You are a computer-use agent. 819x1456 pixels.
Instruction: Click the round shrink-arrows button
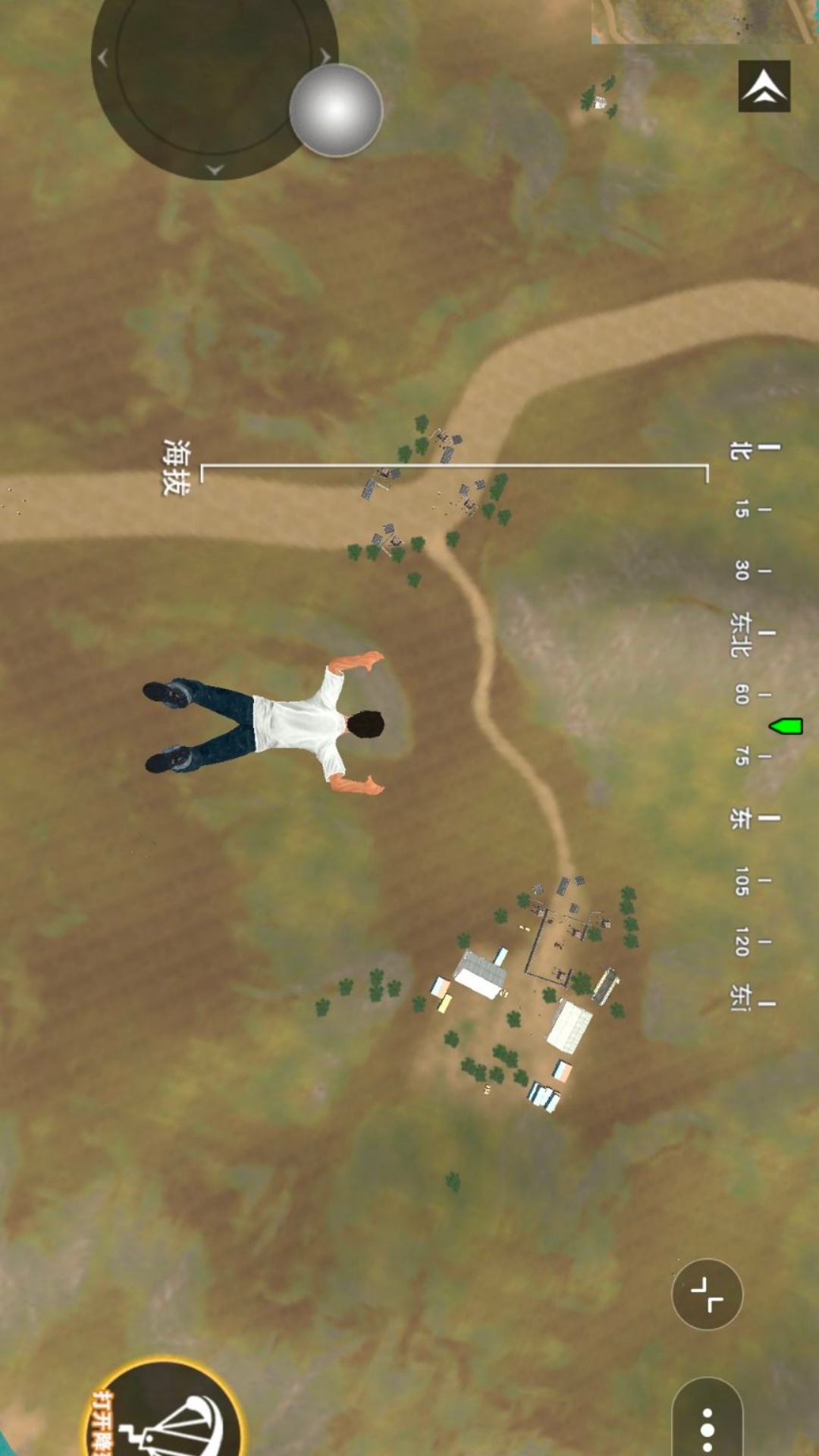coord(707,1294)
